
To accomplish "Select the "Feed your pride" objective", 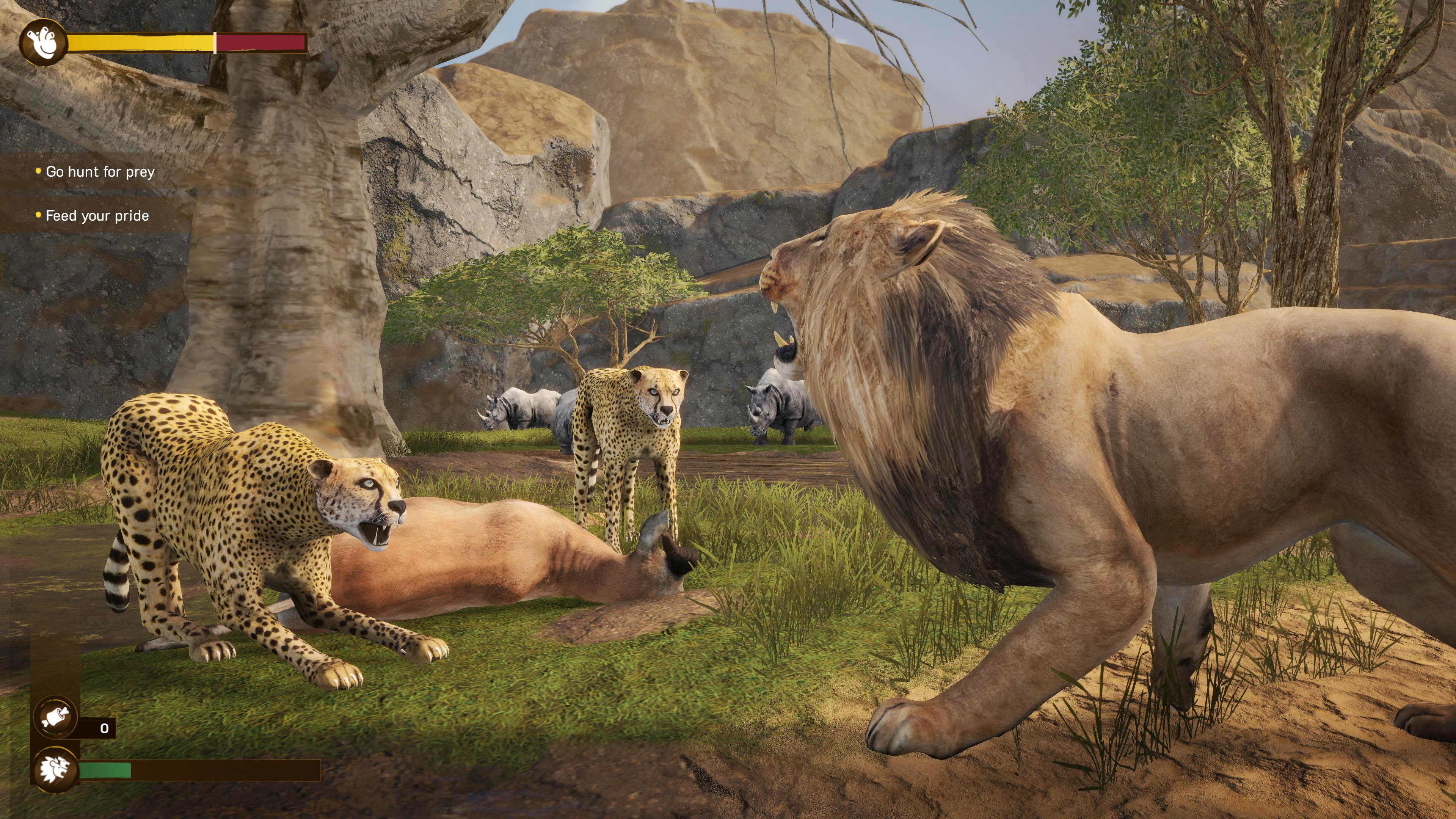I will [97, 216].
